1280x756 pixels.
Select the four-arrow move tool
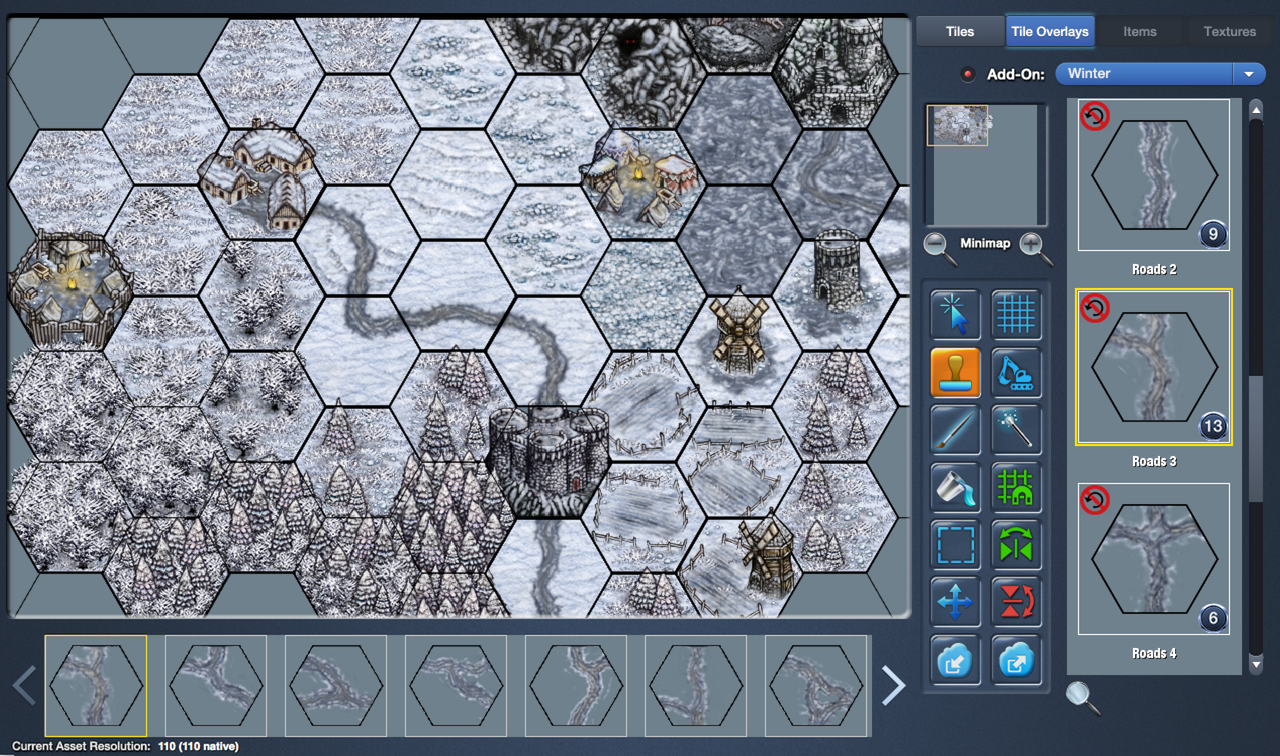pyautogui.click(x=955, y=603)
